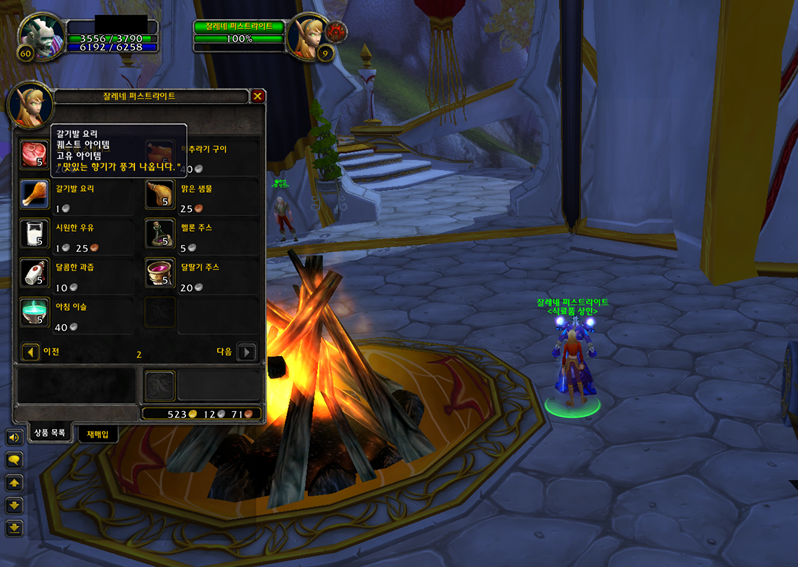This screenshot has height=567, width=798.
Task: Select the raw meat item slot
Action: click(x=34, y=155)
